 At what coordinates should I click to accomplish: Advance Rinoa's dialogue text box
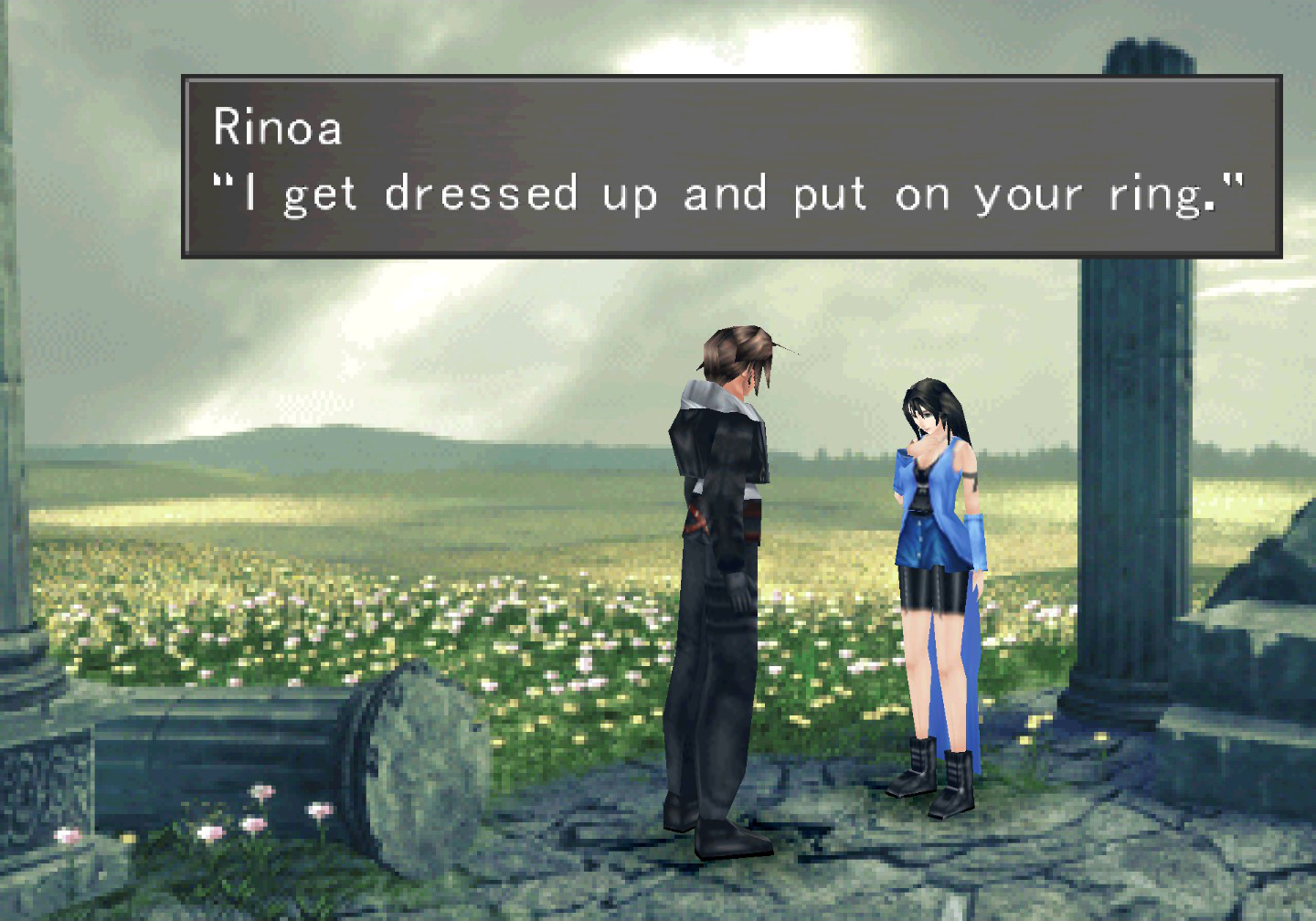coord(731,166)
